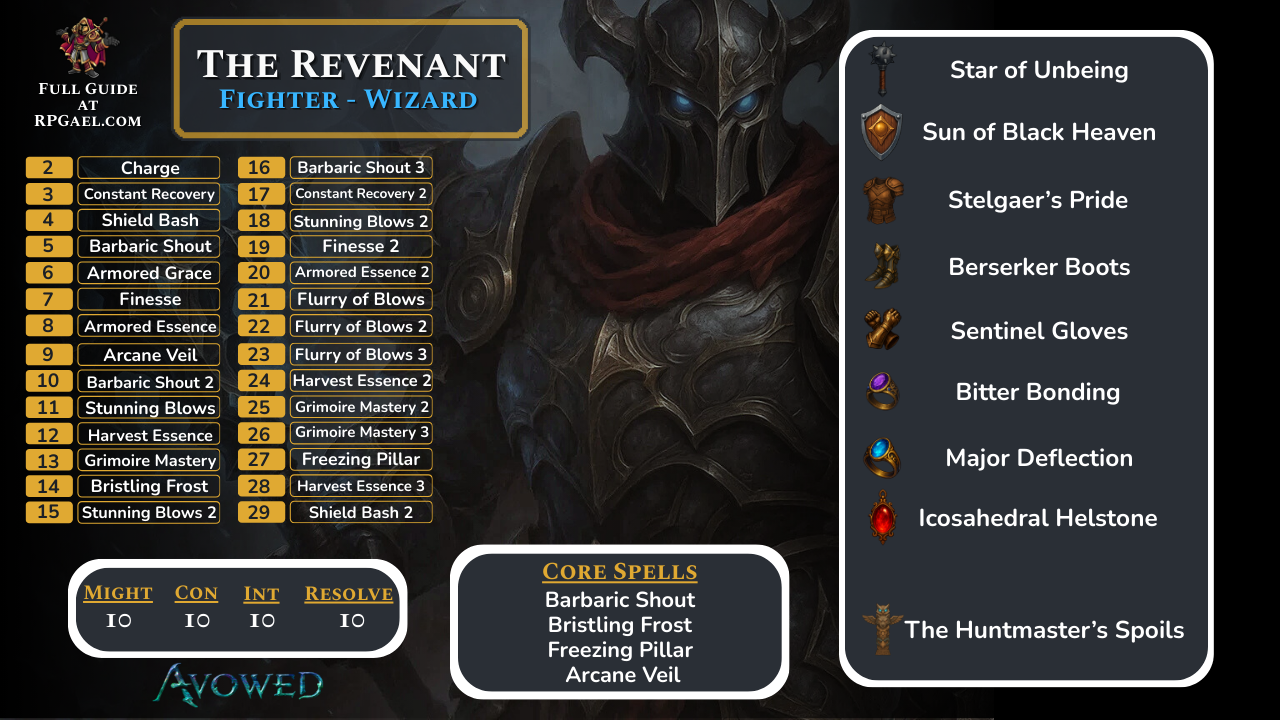Open the RPGael.com full guide link

(89, 121)
